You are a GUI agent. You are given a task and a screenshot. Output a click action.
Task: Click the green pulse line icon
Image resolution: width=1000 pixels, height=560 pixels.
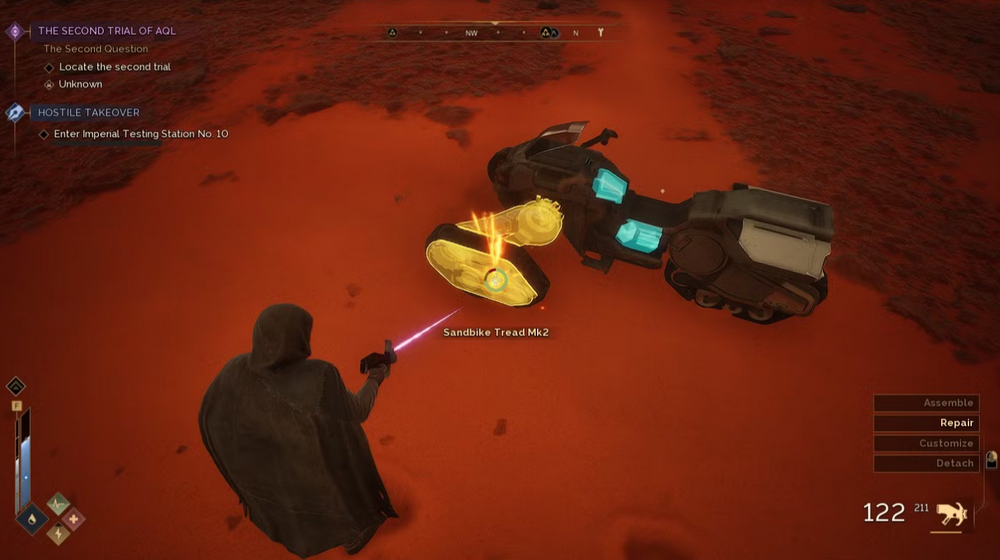tap(59, 504)
